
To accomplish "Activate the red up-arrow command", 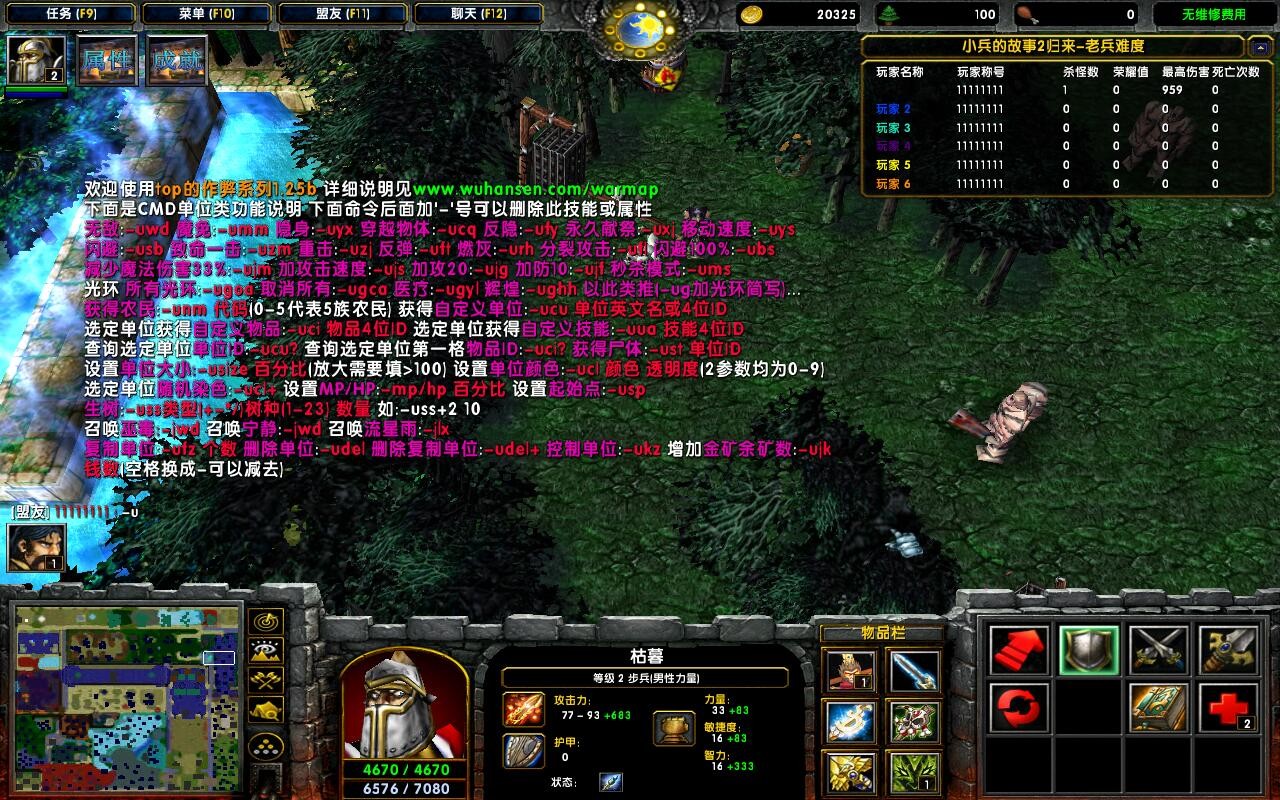I will coord(1019,651).
